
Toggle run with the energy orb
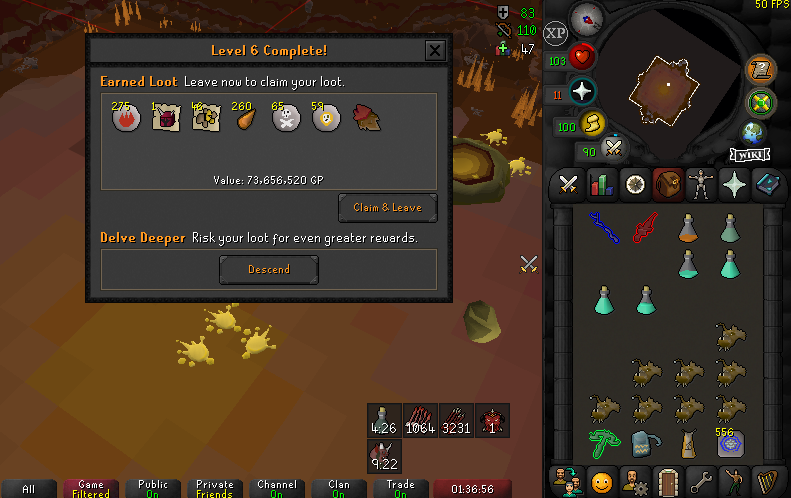[x=594, y=124]
